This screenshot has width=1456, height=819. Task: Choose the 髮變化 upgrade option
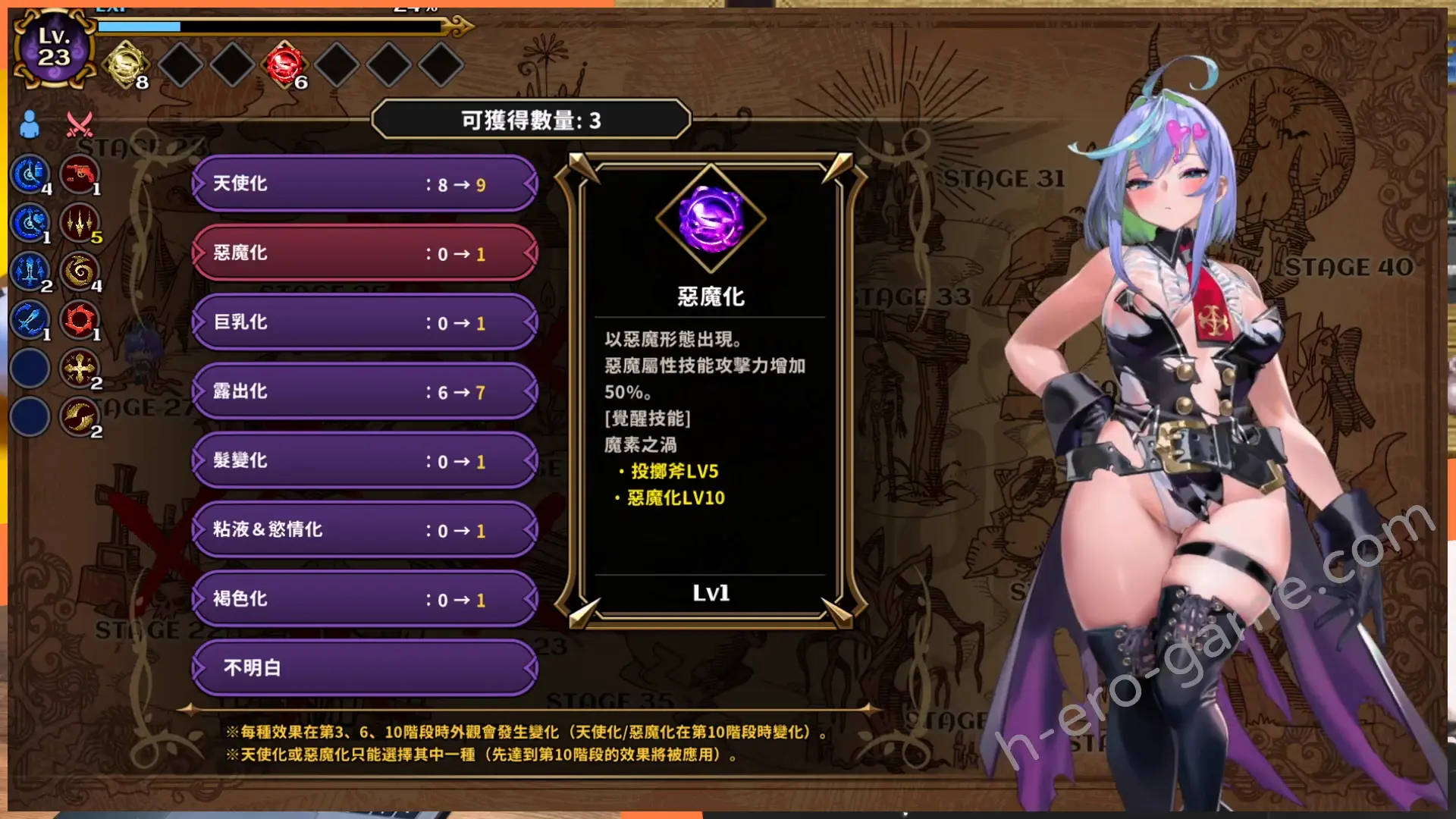[365, 461]
